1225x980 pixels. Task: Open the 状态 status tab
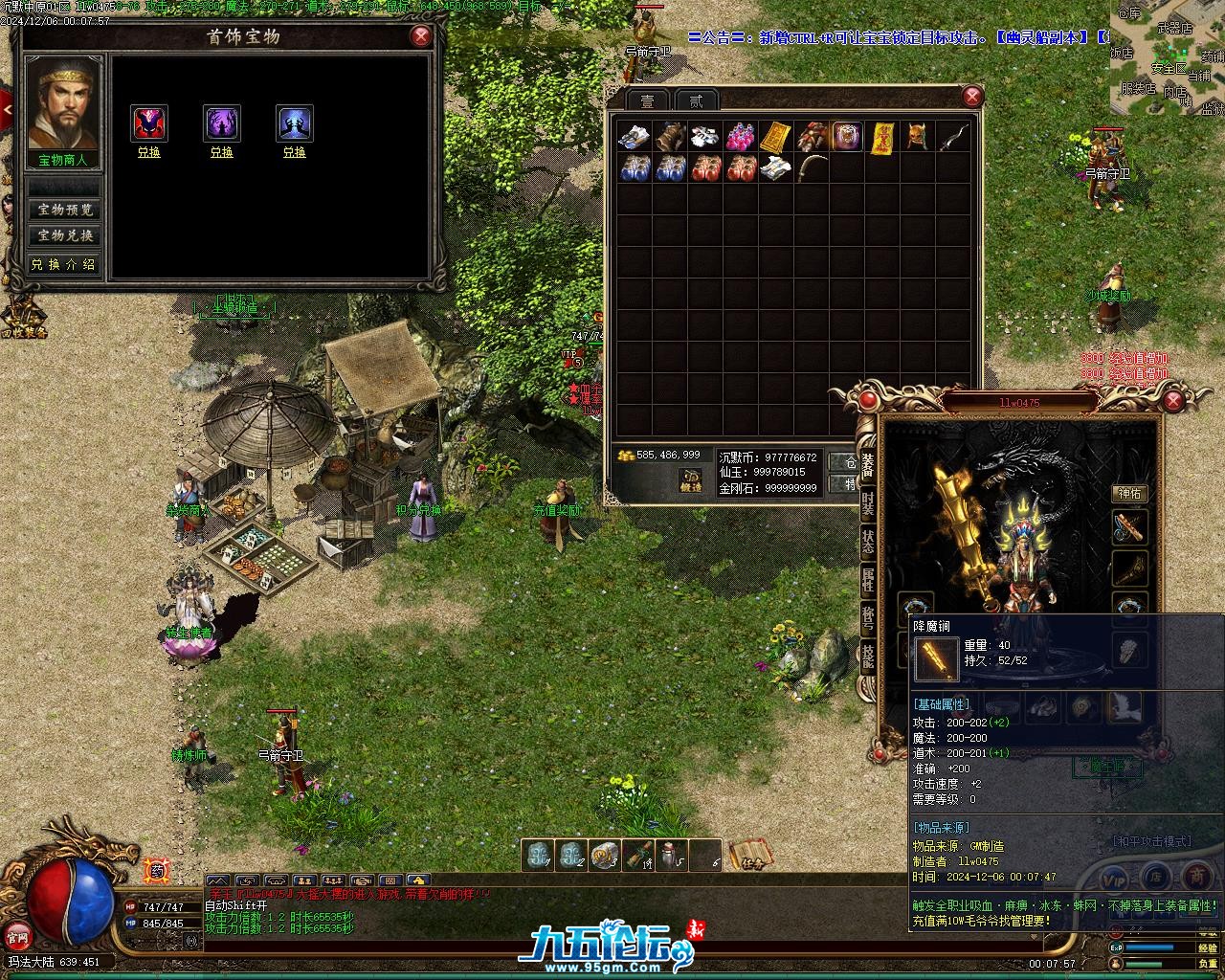coord(867,541)
